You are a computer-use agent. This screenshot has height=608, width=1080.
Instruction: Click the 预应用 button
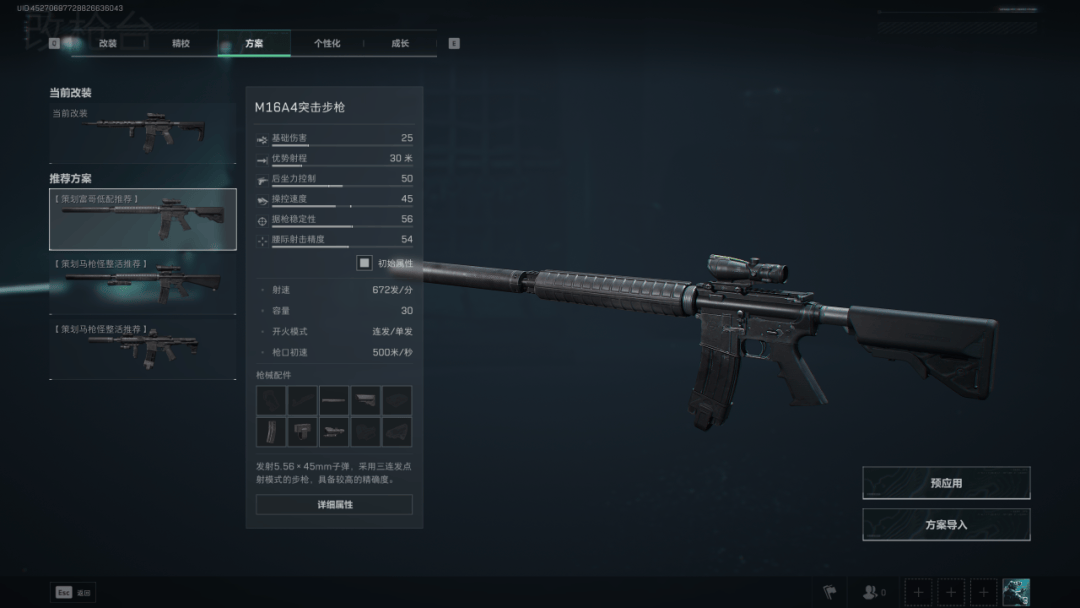click(946, 483)
